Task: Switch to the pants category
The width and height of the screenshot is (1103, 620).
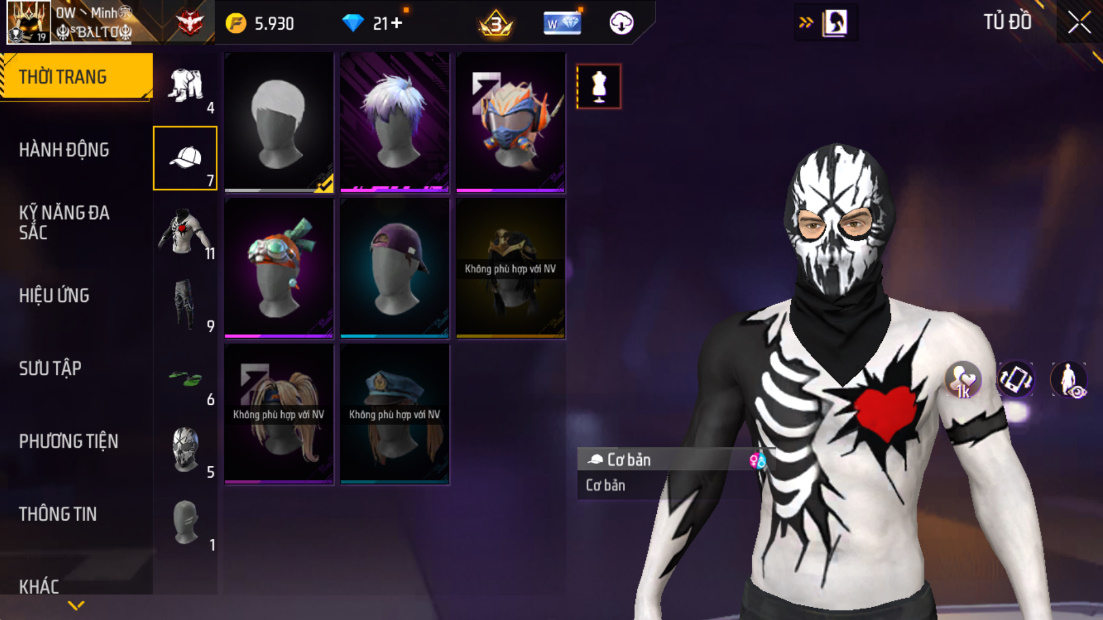Action: pos(185,304)
